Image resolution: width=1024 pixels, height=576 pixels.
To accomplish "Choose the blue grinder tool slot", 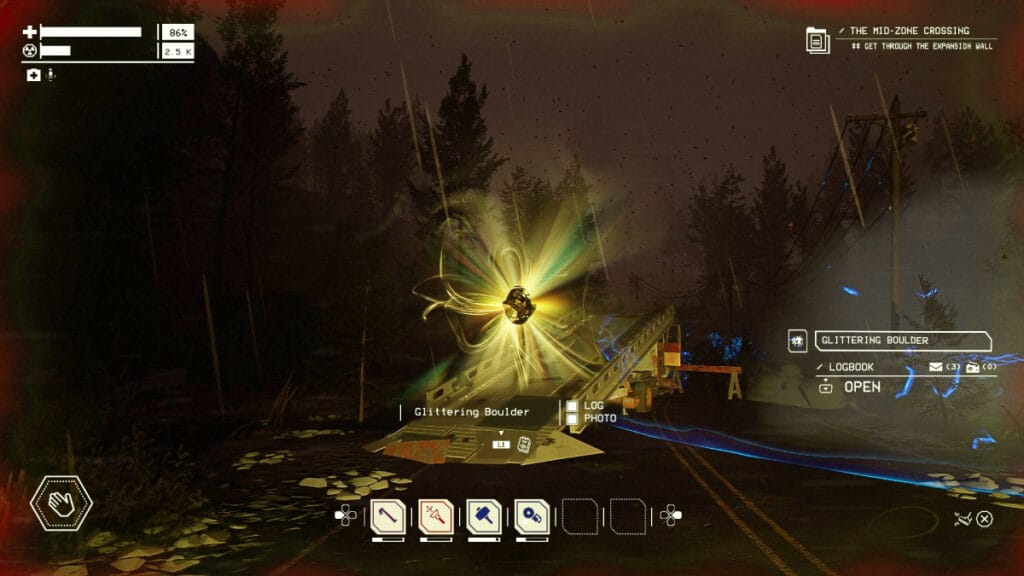I will pos(532,516).
